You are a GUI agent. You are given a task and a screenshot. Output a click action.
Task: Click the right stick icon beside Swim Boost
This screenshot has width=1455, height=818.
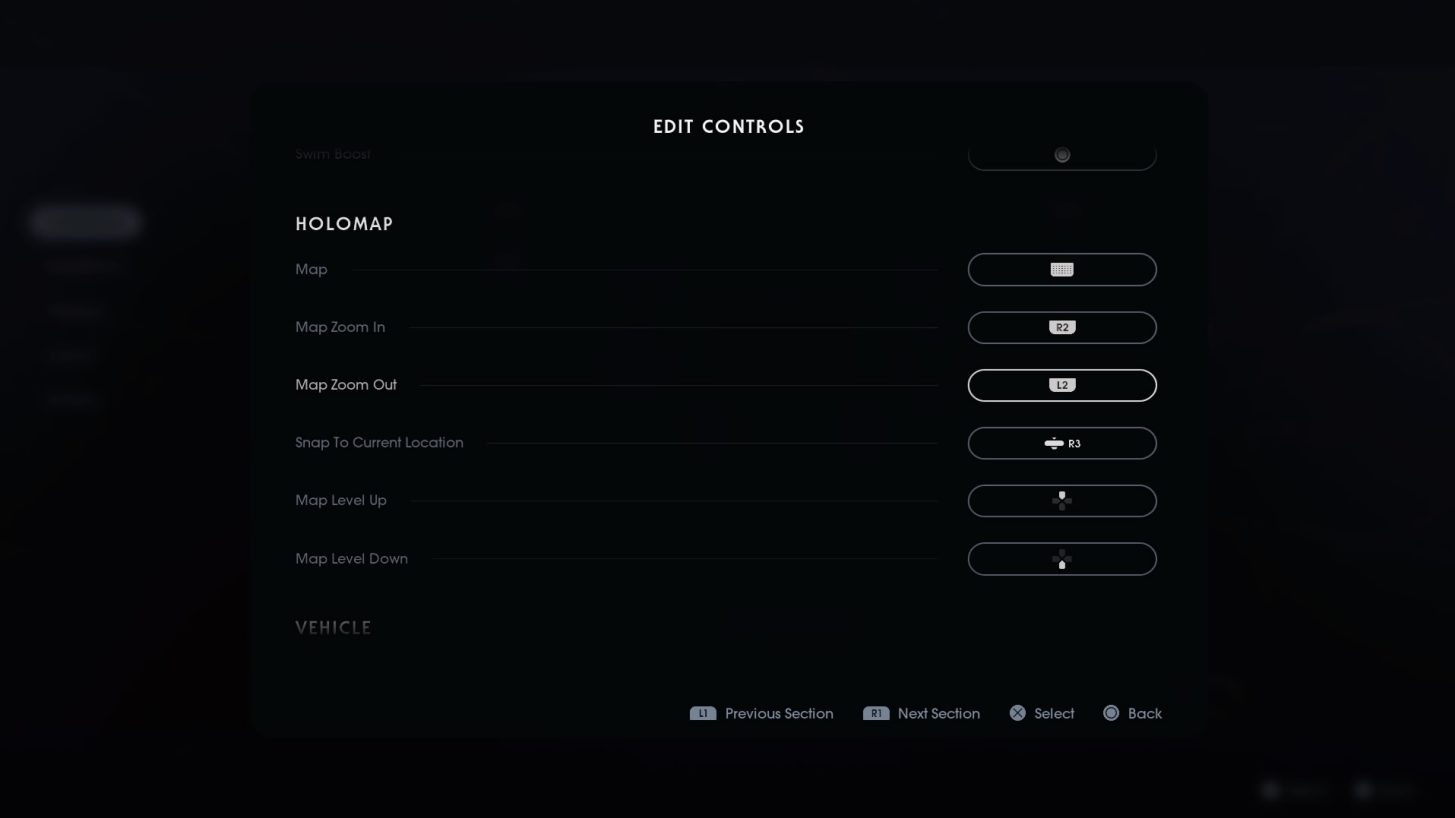coord(1061,154)
